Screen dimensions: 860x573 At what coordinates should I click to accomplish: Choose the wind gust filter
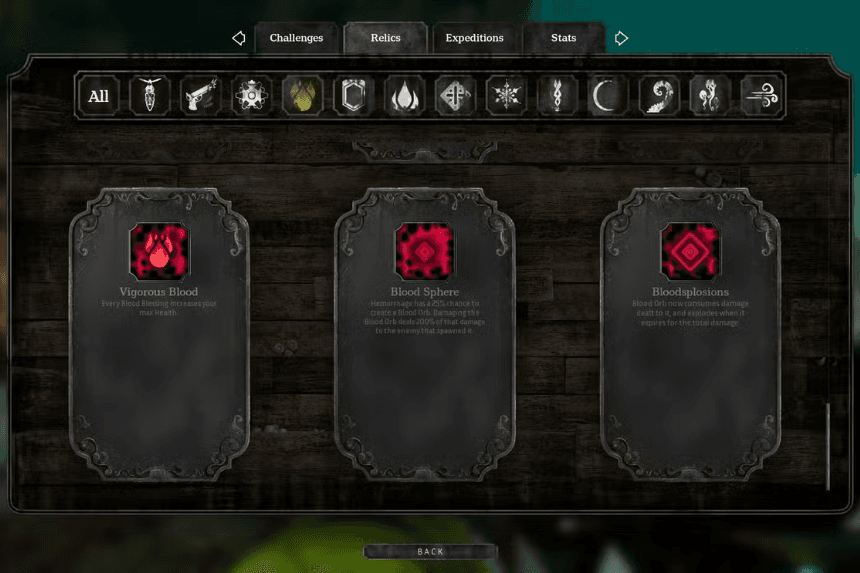click(x=761, y=96)
